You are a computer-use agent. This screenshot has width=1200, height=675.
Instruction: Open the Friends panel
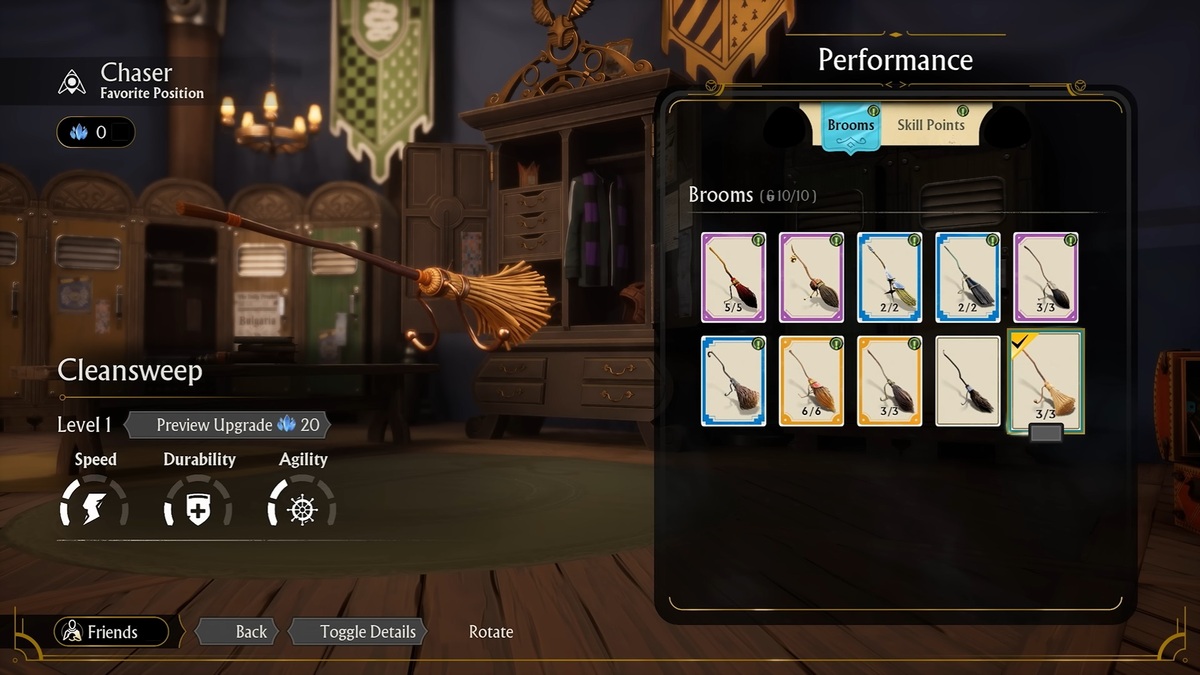point(112,632)
